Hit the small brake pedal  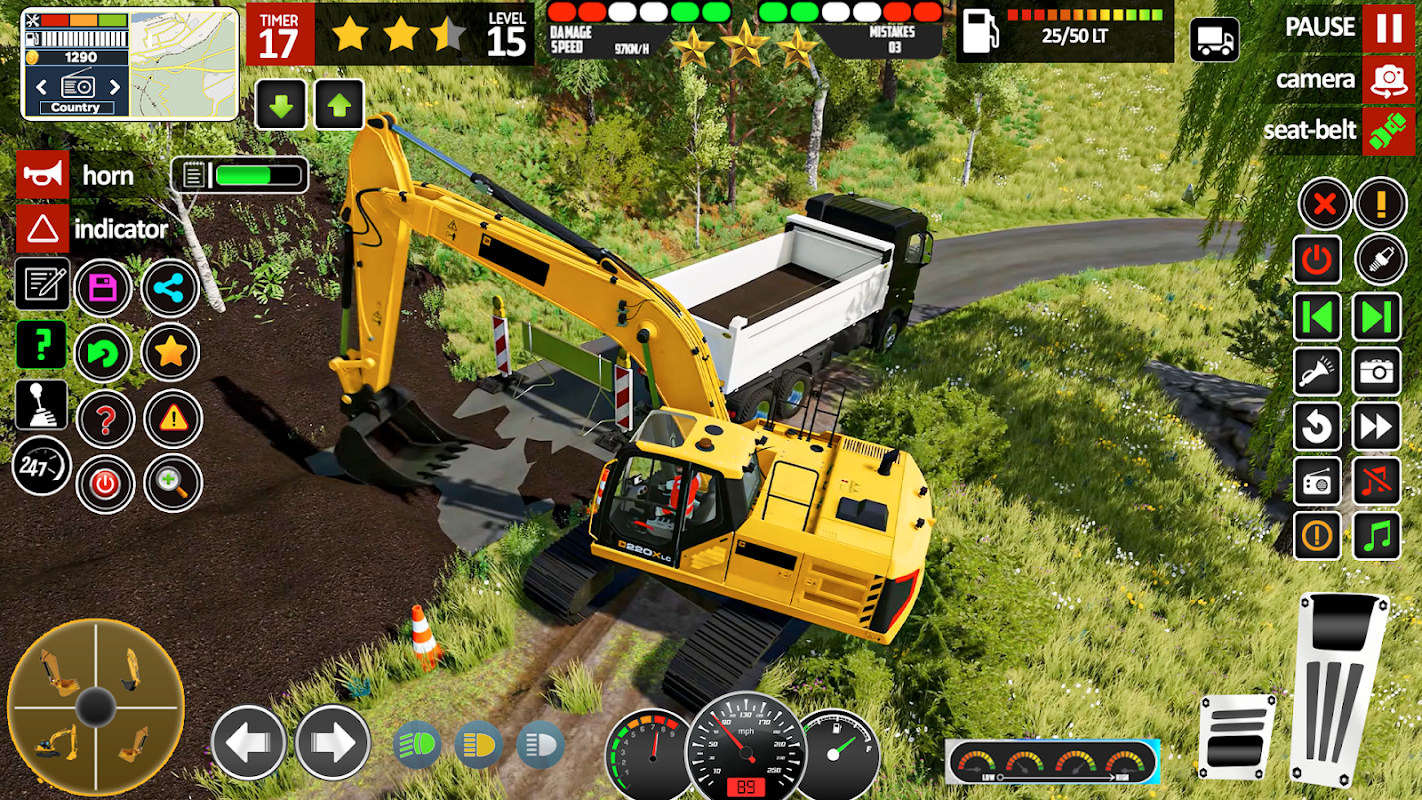1236,737
